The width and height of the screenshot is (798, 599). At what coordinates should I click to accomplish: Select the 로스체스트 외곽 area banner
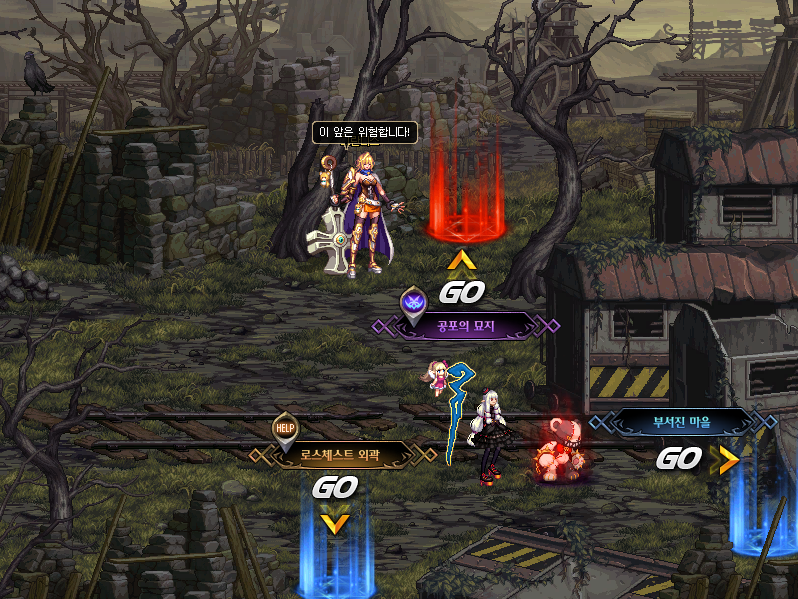(341, 455)
